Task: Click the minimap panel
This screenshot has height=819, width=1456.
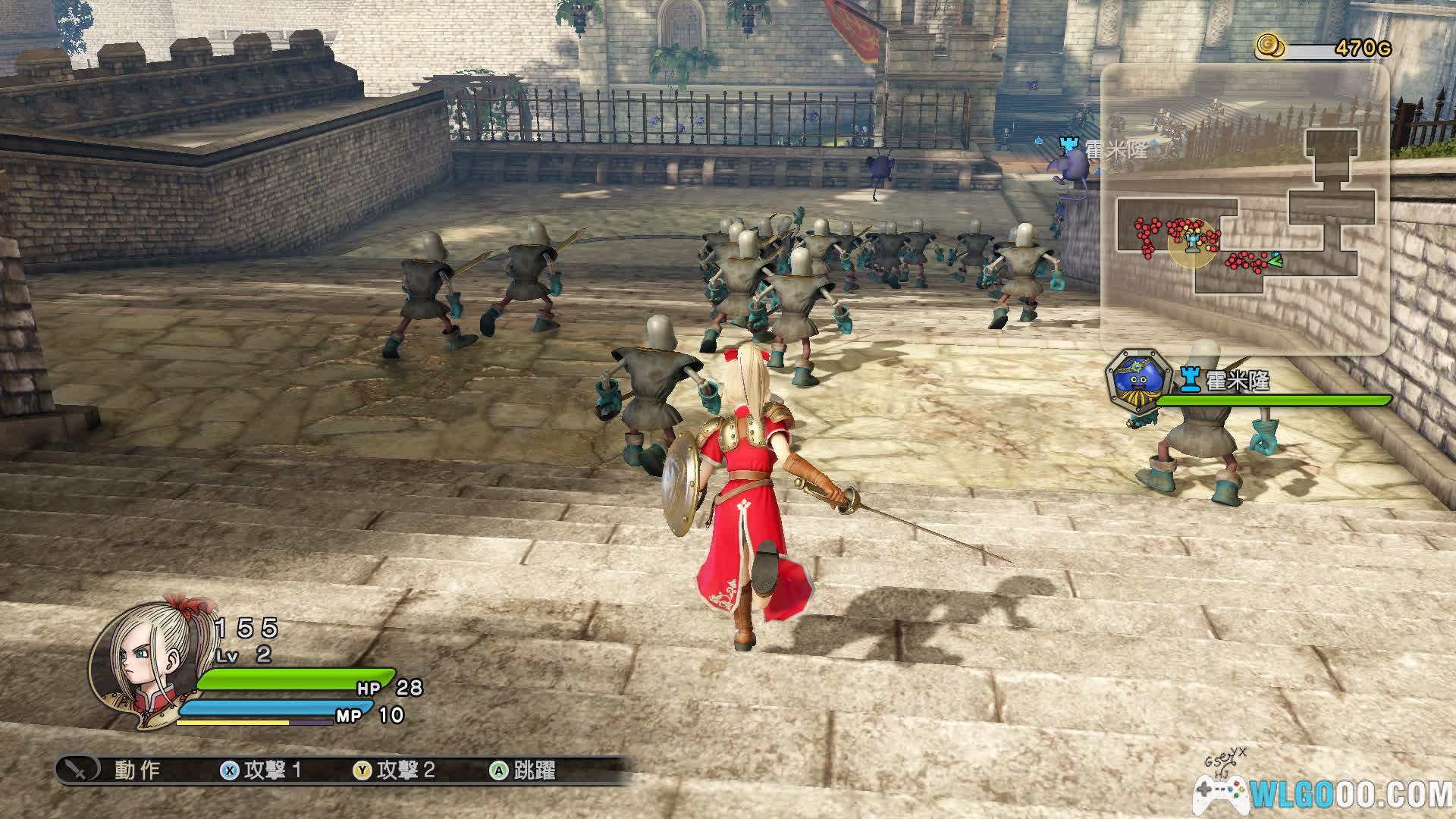Action: 1244,209
